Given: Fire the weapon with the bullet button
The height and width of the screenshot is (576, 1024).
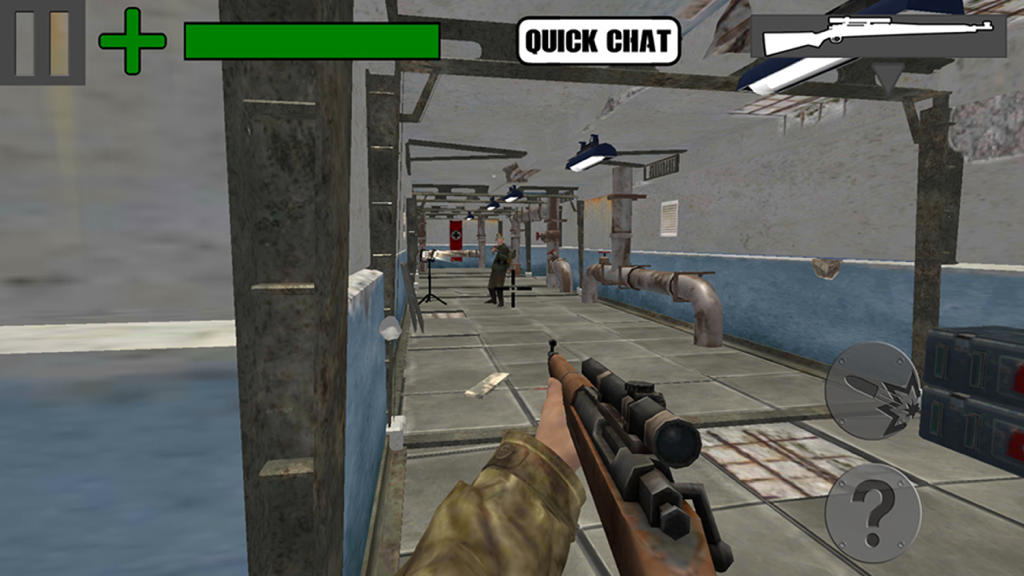Looking at the screenshot, I should 872,391.
